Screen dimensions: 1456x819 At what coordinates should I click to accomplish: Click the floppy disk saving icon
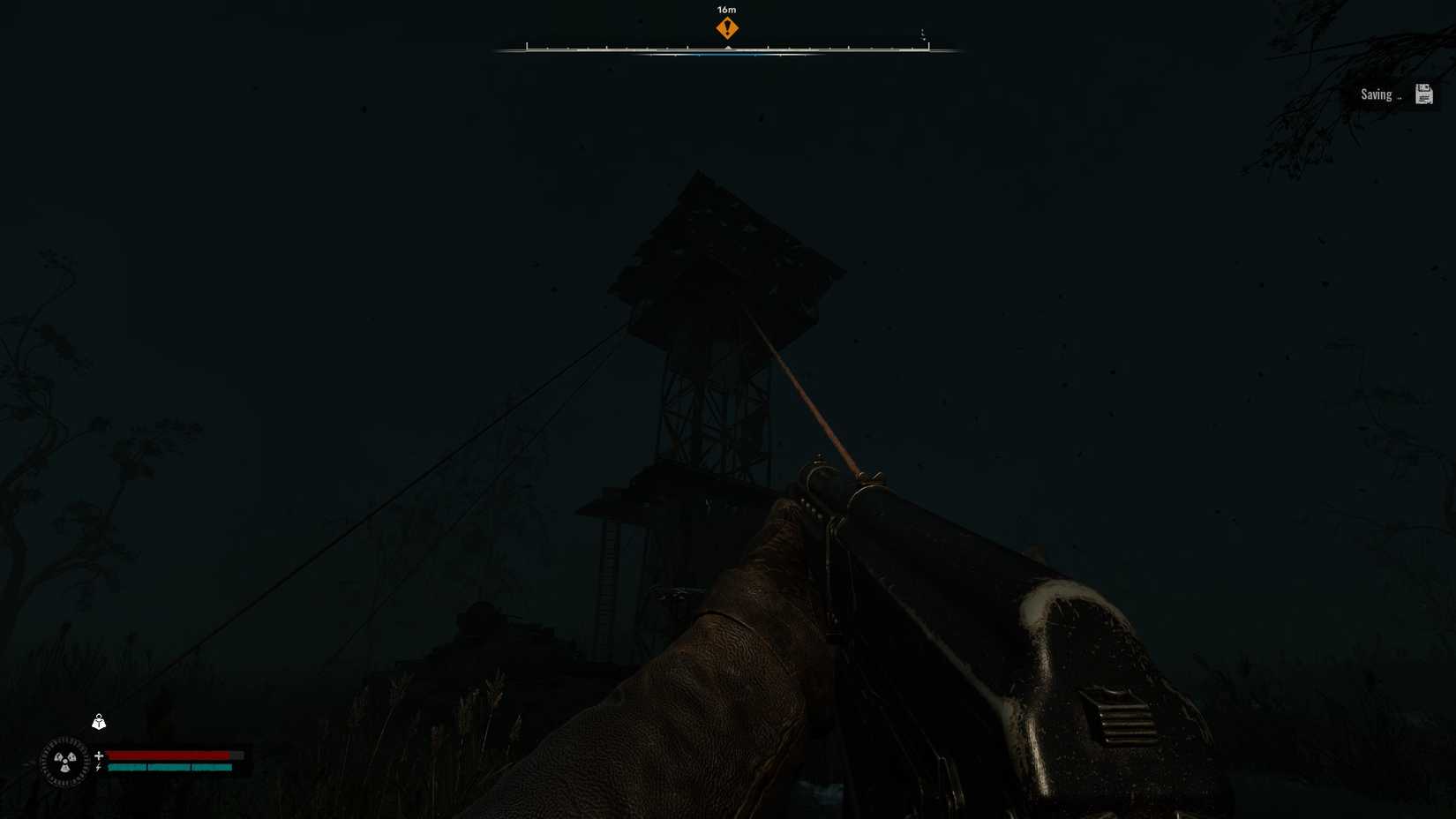(1424, 94)
